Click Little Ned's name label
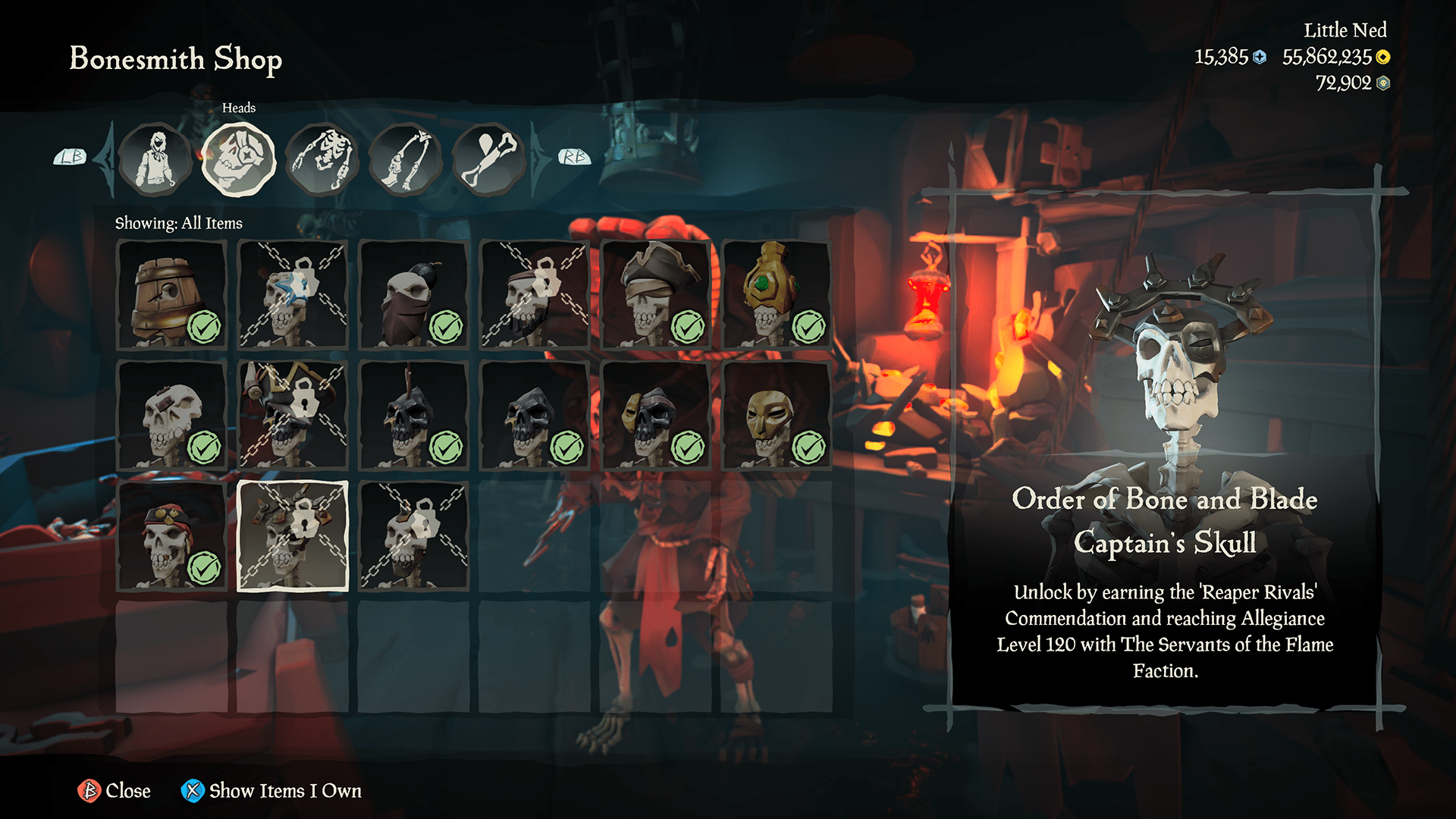 [1345, 31]
